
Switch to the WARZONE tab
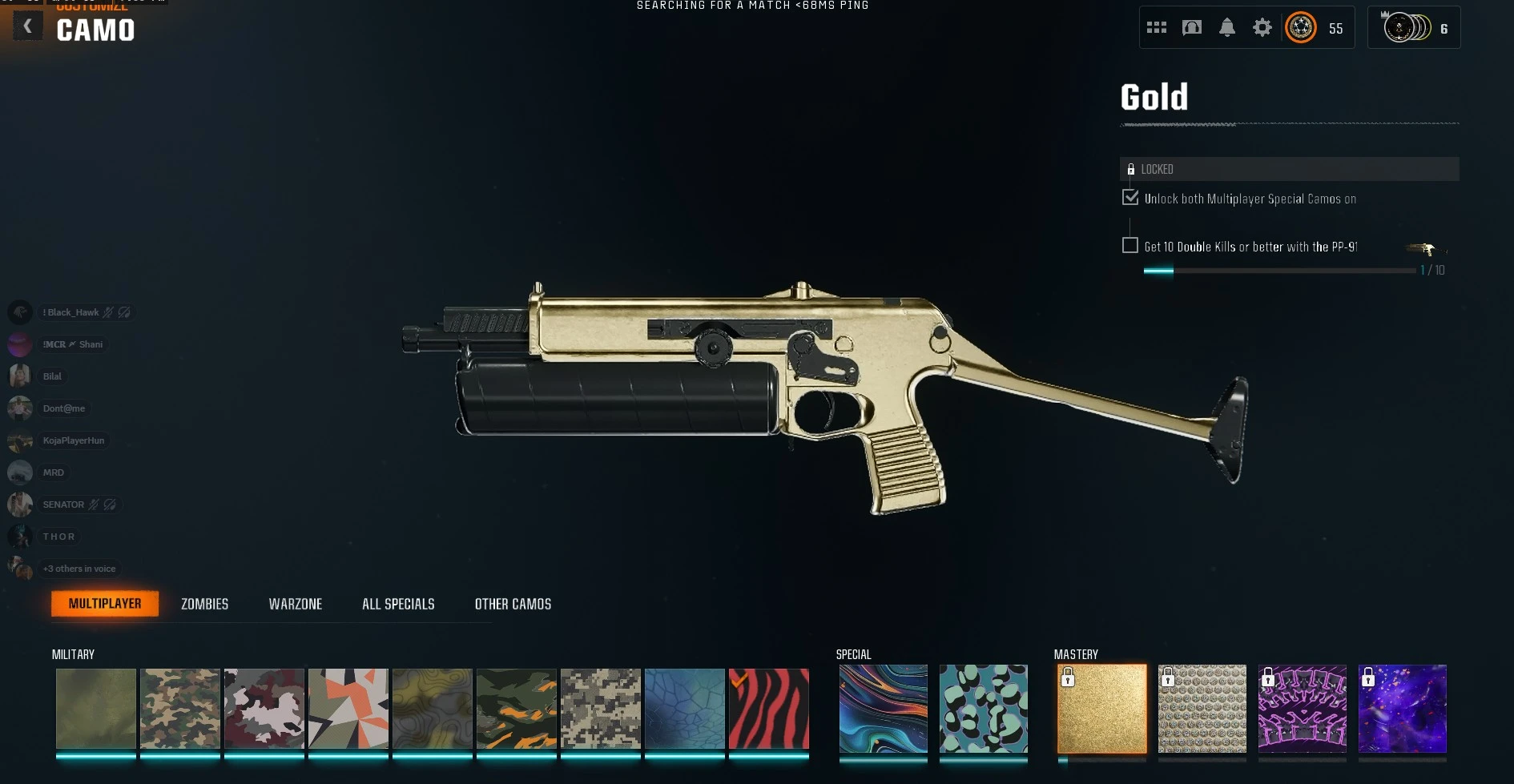[x=296, y=604]
